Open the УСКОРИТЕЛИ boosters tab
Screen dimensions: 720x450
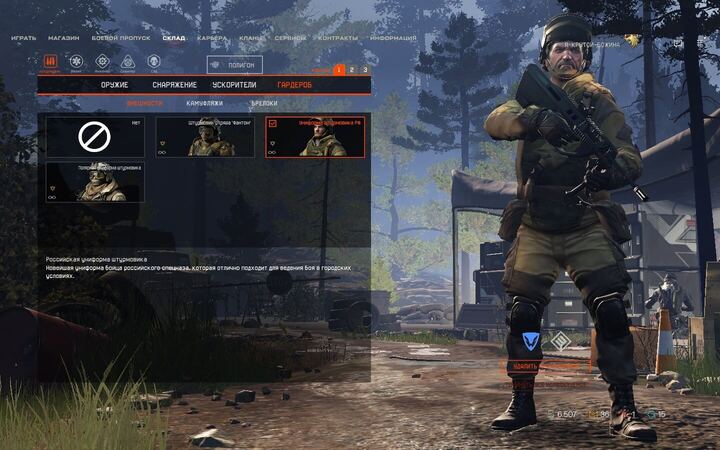[x=234, y=85]
